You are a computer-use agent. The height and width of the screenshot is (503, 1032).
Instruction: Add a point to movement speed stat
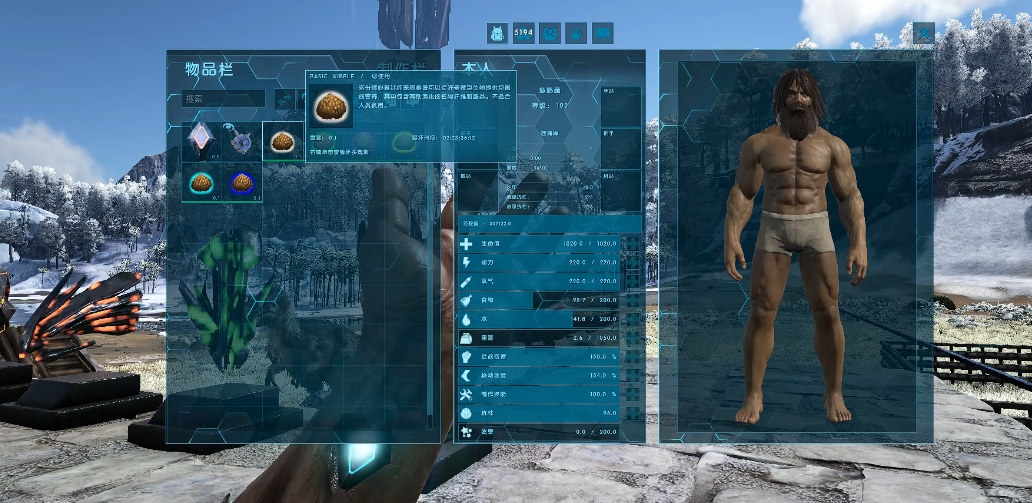pos(632,375)
